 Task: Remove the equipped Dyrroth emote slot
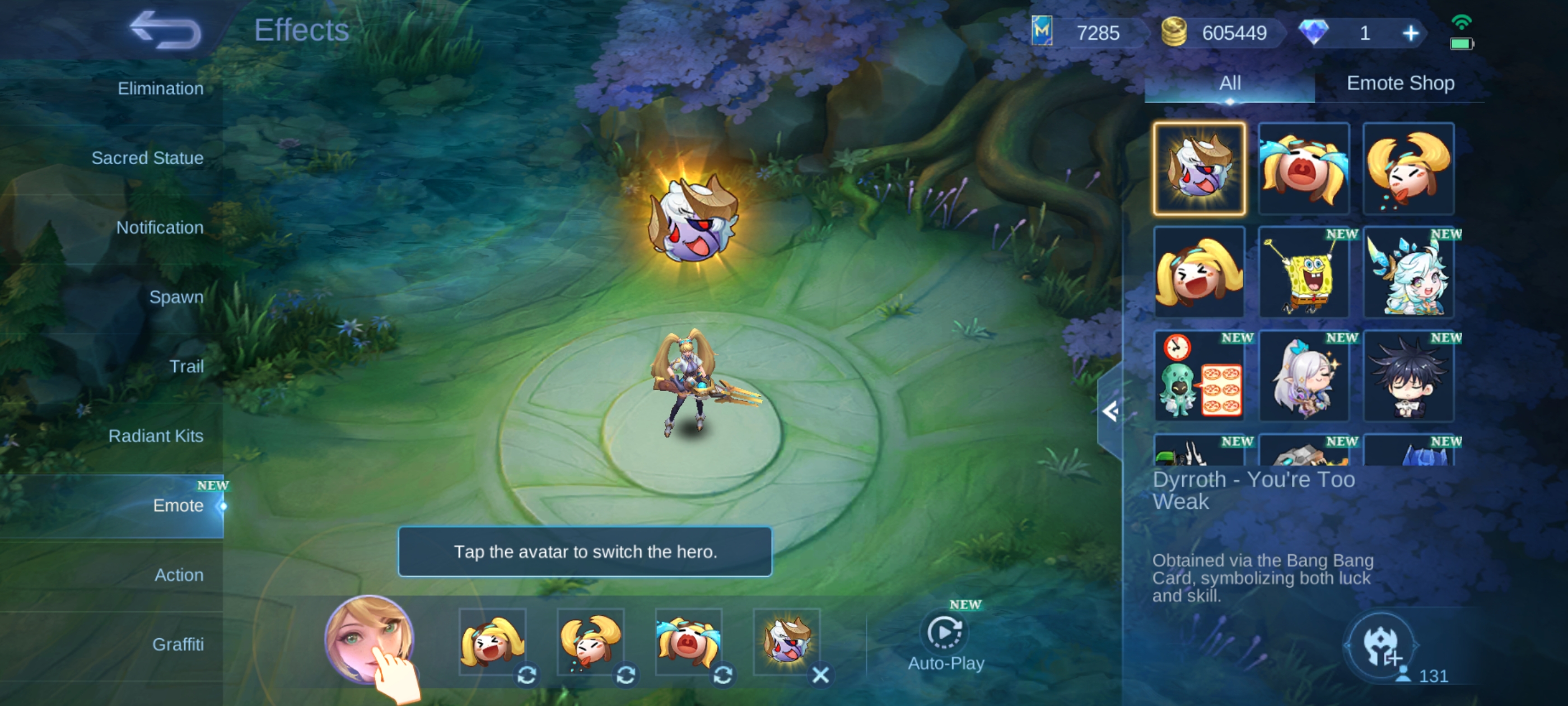click(x=820, y=674)
